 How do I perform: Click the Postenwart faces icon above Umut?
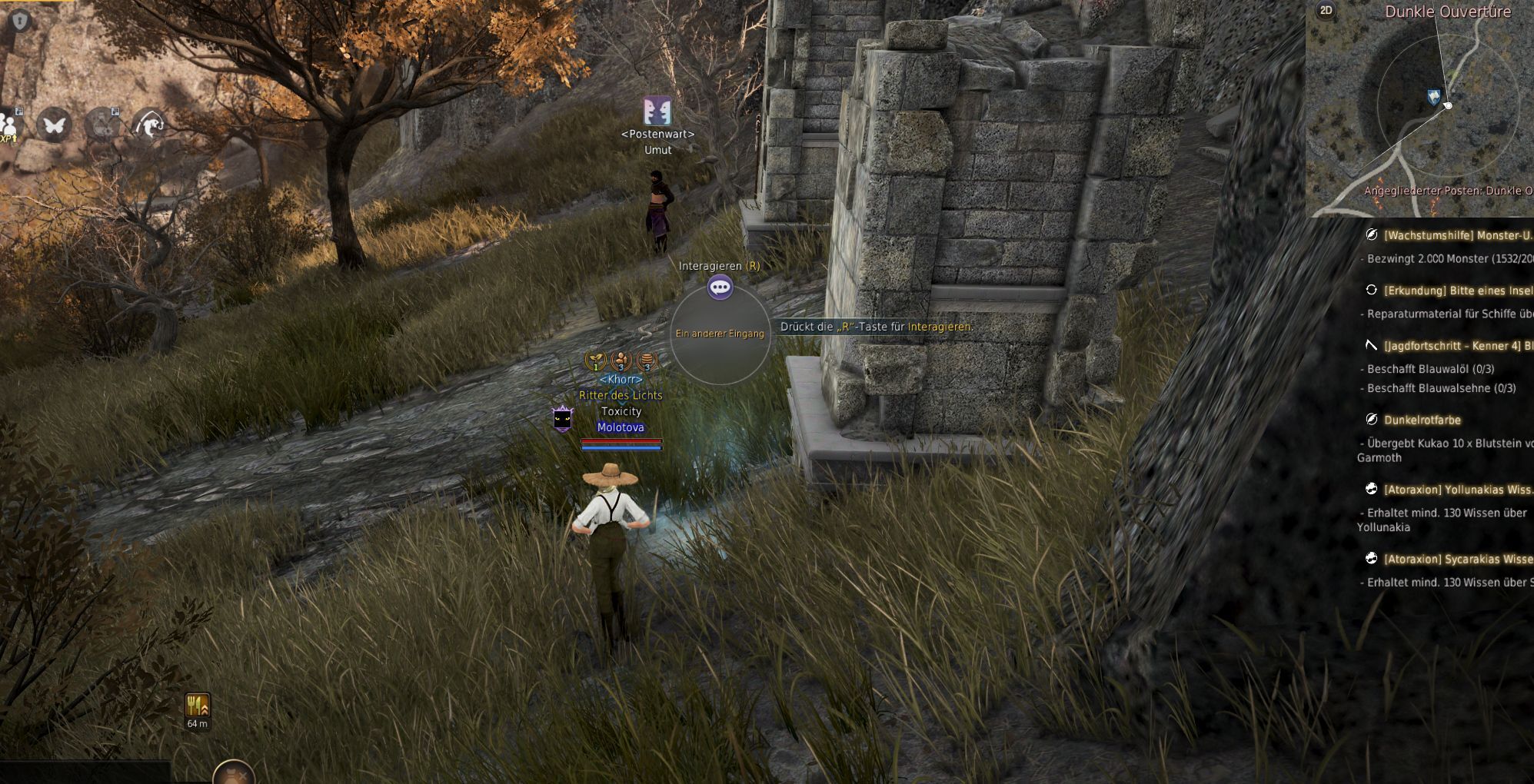coord(657,111)
